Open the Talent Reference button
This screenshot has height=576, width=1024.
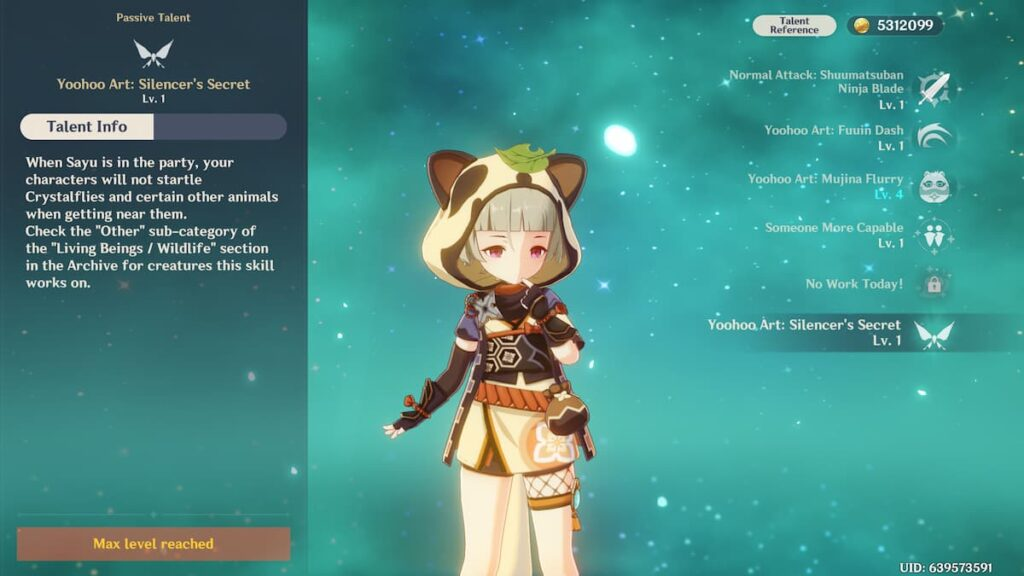point(794,26)
